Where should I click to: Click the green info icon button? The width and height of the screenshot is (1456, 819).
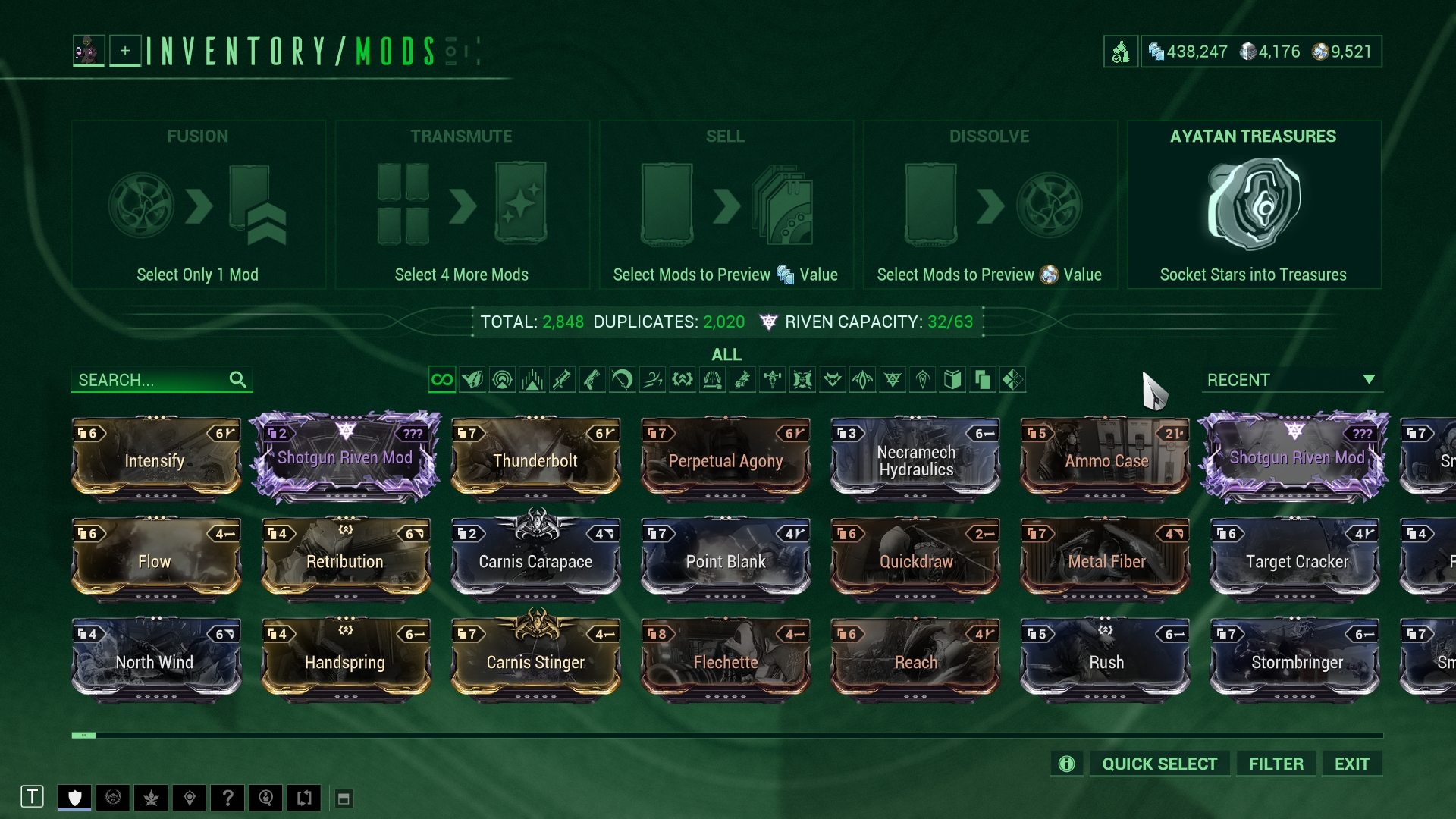[x=1066, y=764]
